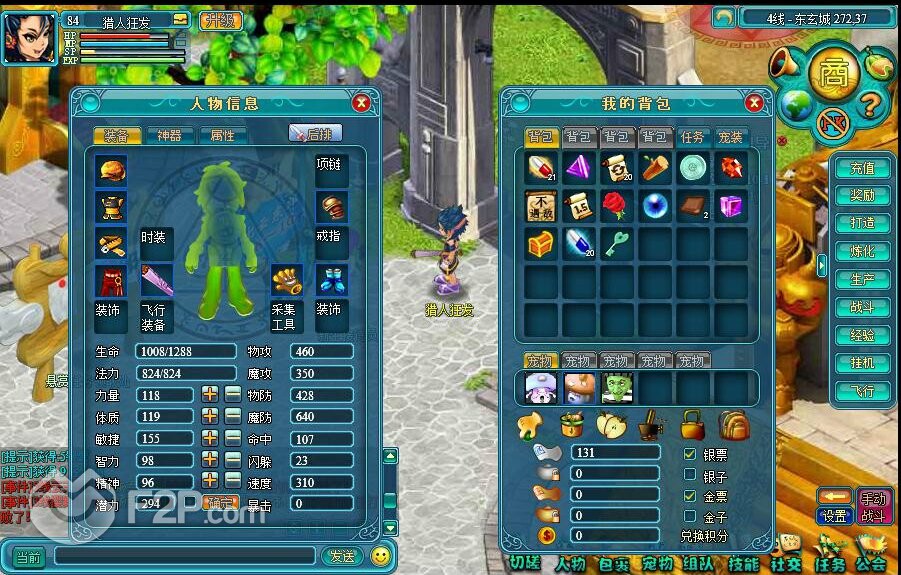Screen dimensions: 901x575
Task: Close the 人物信息 character panel
Action: tap(362, 102)
